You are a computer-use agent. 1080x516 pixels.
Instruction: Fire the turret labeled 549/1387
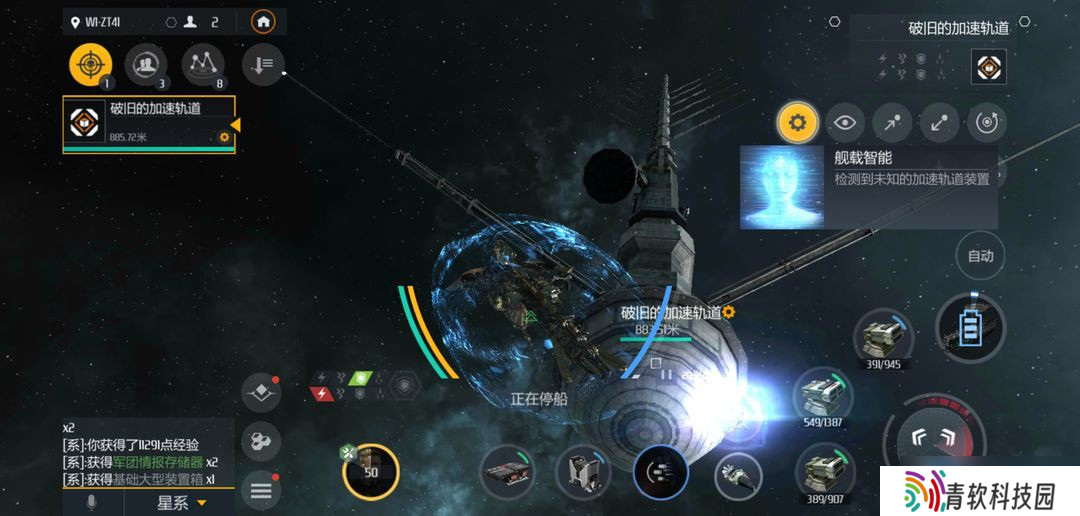[823, 394]
